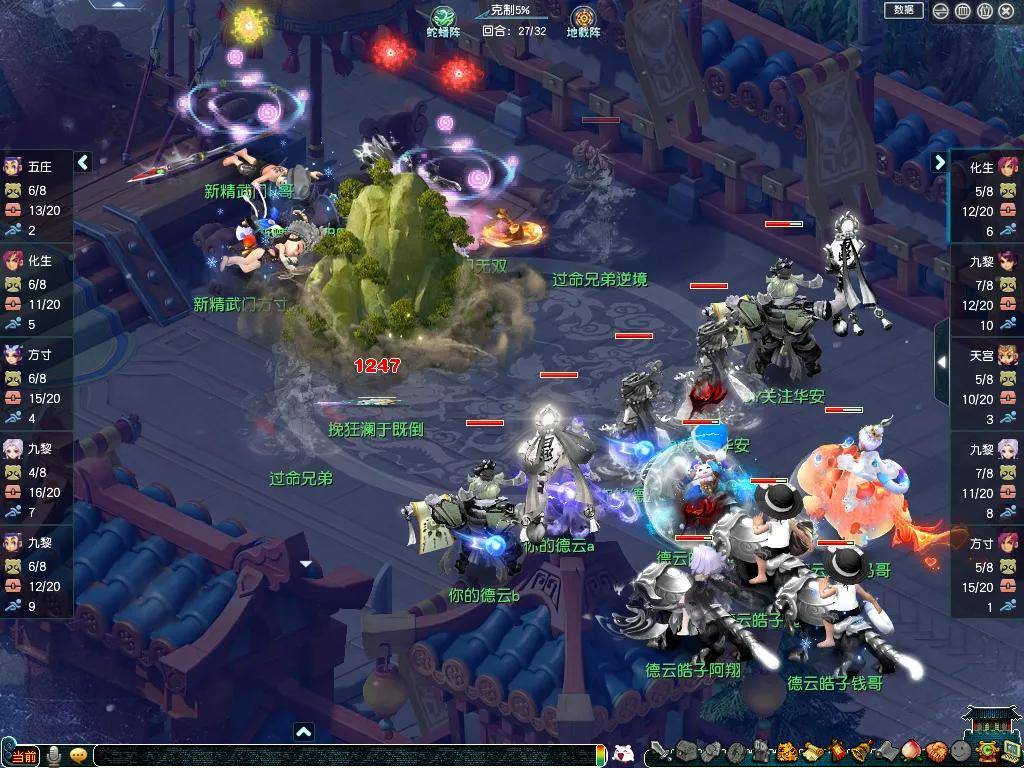Close the battle view with the X button
The height and width of the screenshot is (768, 1024).
pyautogui.click(x=1007, y=11)
